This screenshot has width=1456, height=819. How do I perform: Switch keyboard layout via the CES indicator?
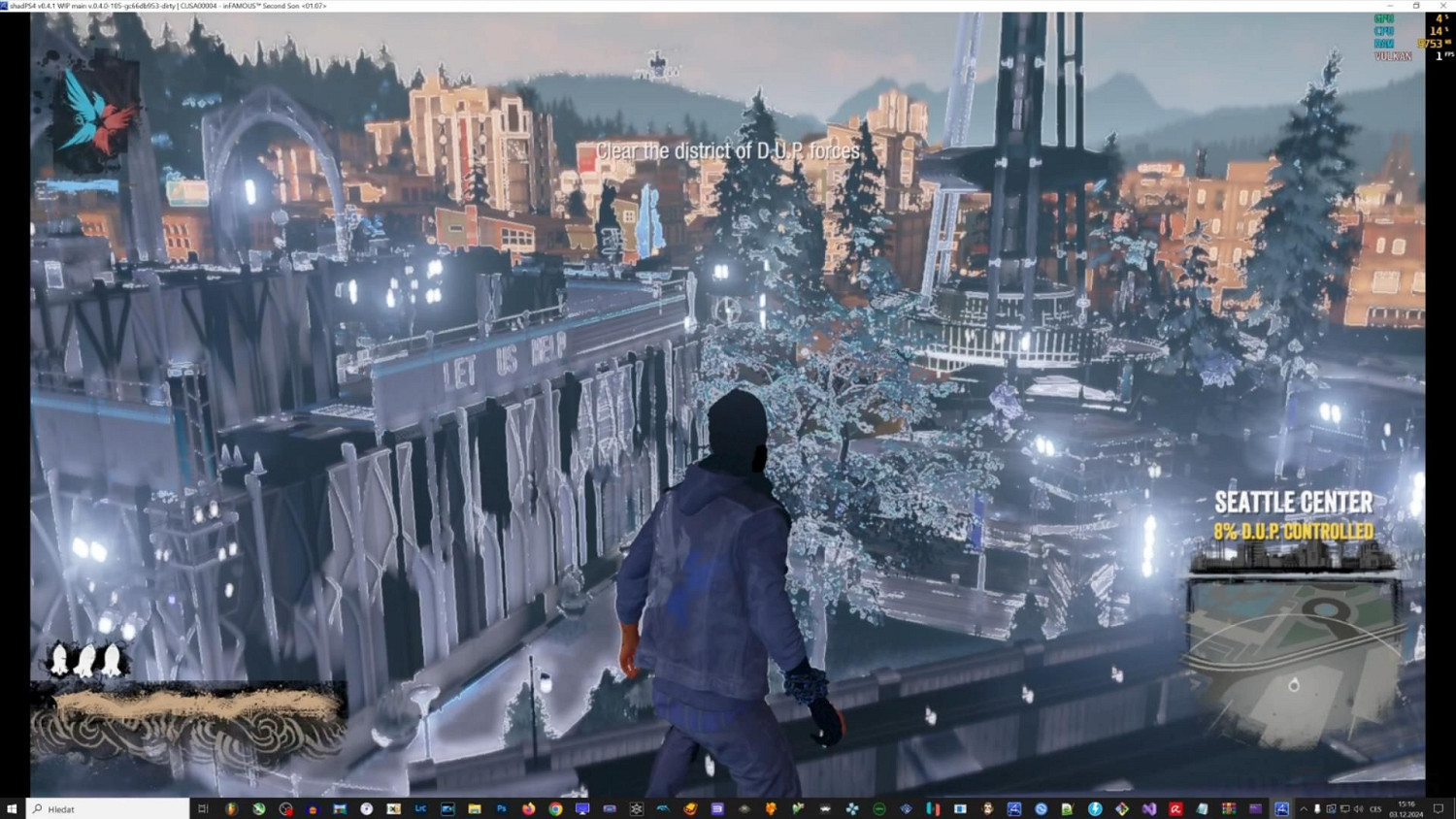pos(1374,808)
